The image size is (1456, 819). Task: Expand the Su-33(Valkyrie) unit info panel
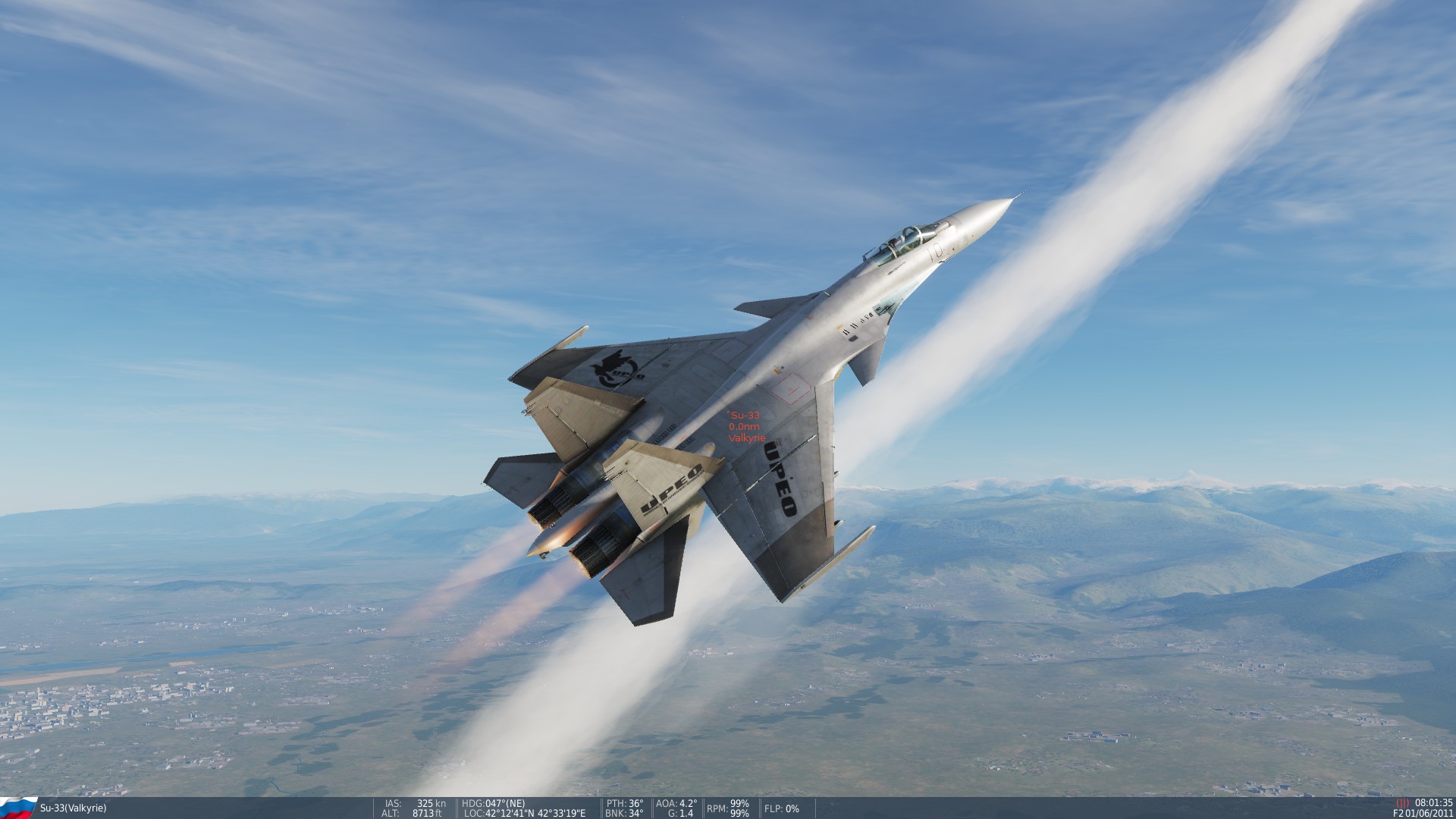click(72, 808)
